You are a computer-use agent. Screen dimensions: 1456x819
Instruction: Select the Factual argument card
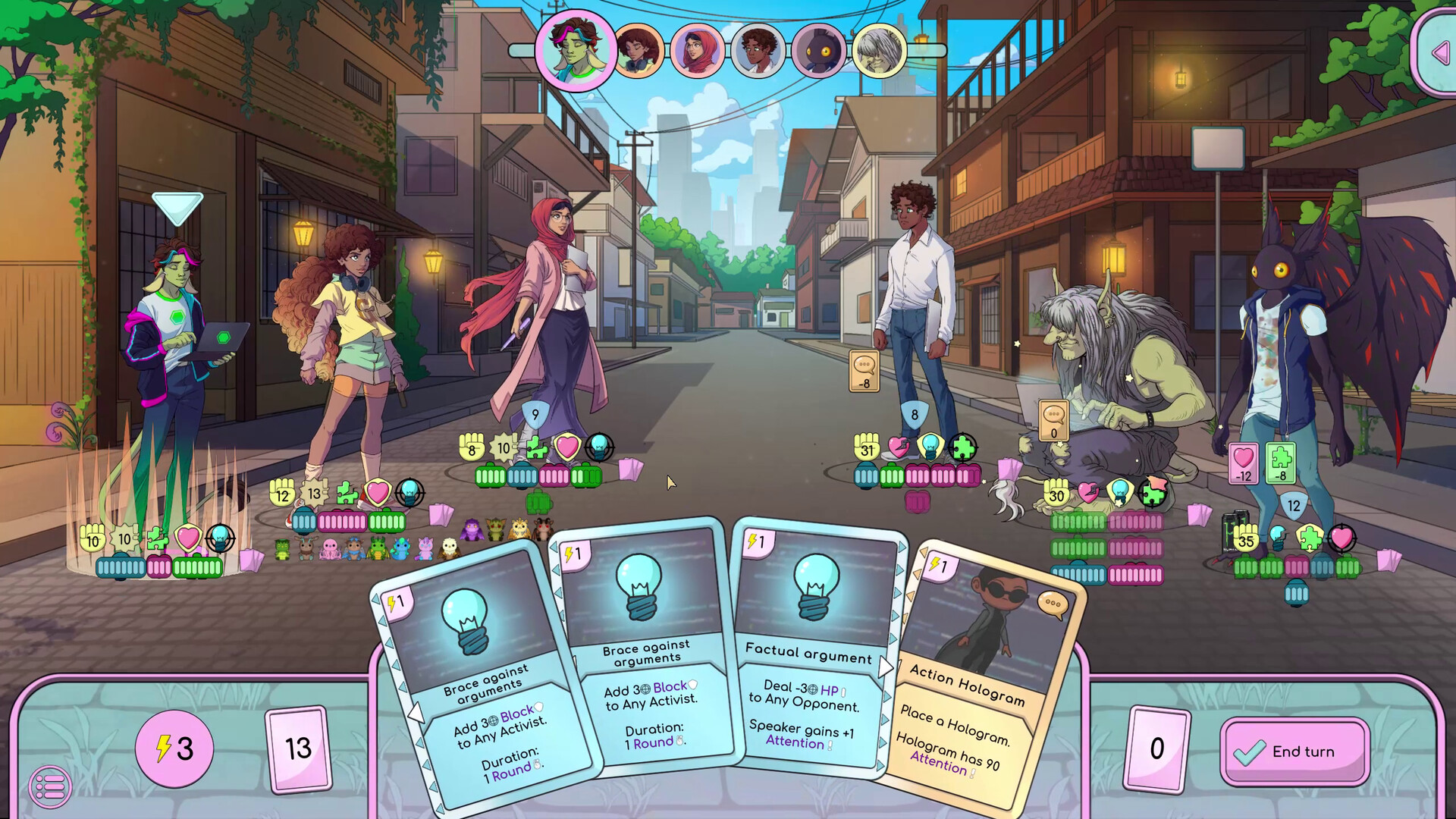point(808,652)
